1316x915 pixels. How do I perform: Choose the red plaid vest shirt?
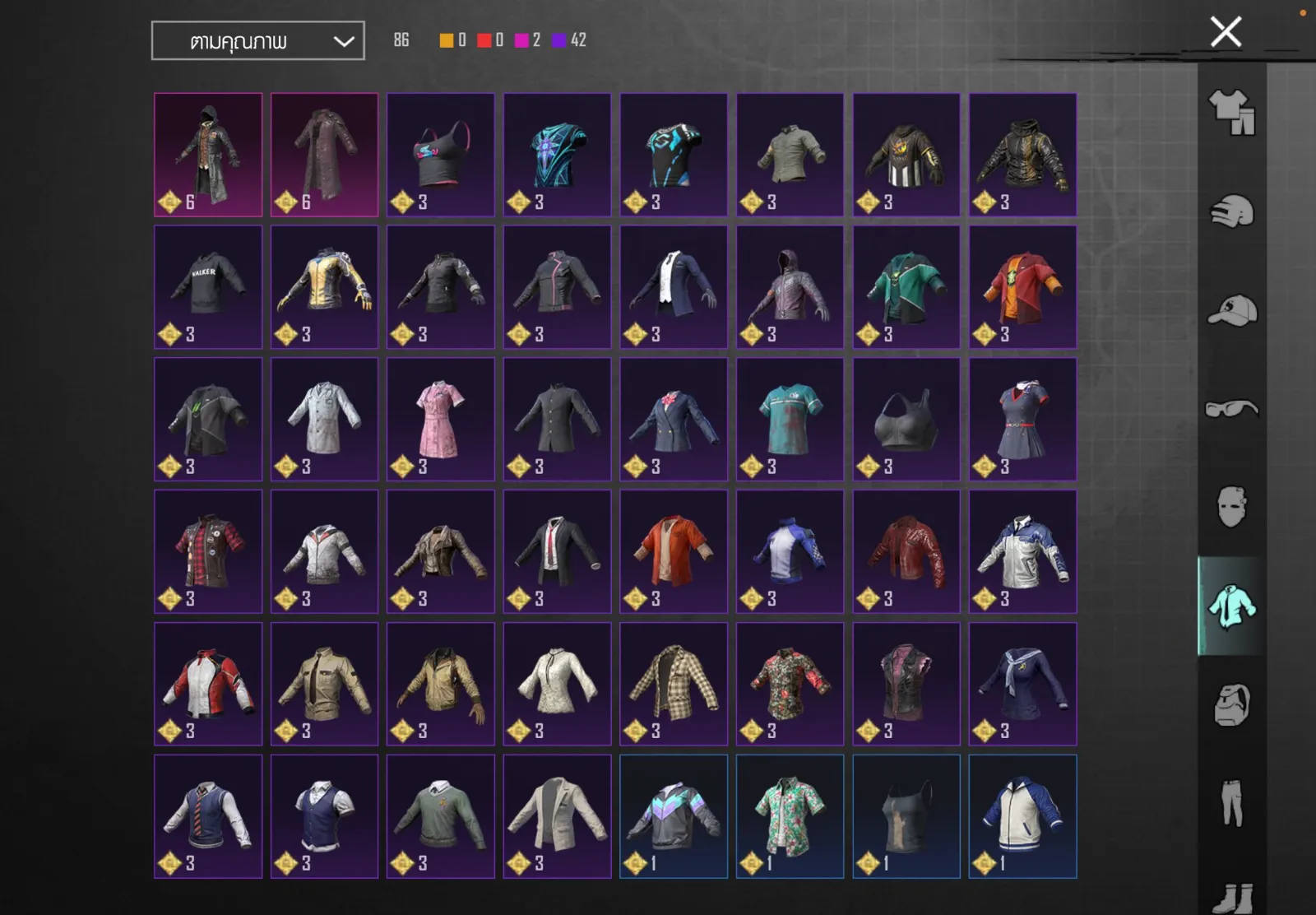(x=208, y=551)
